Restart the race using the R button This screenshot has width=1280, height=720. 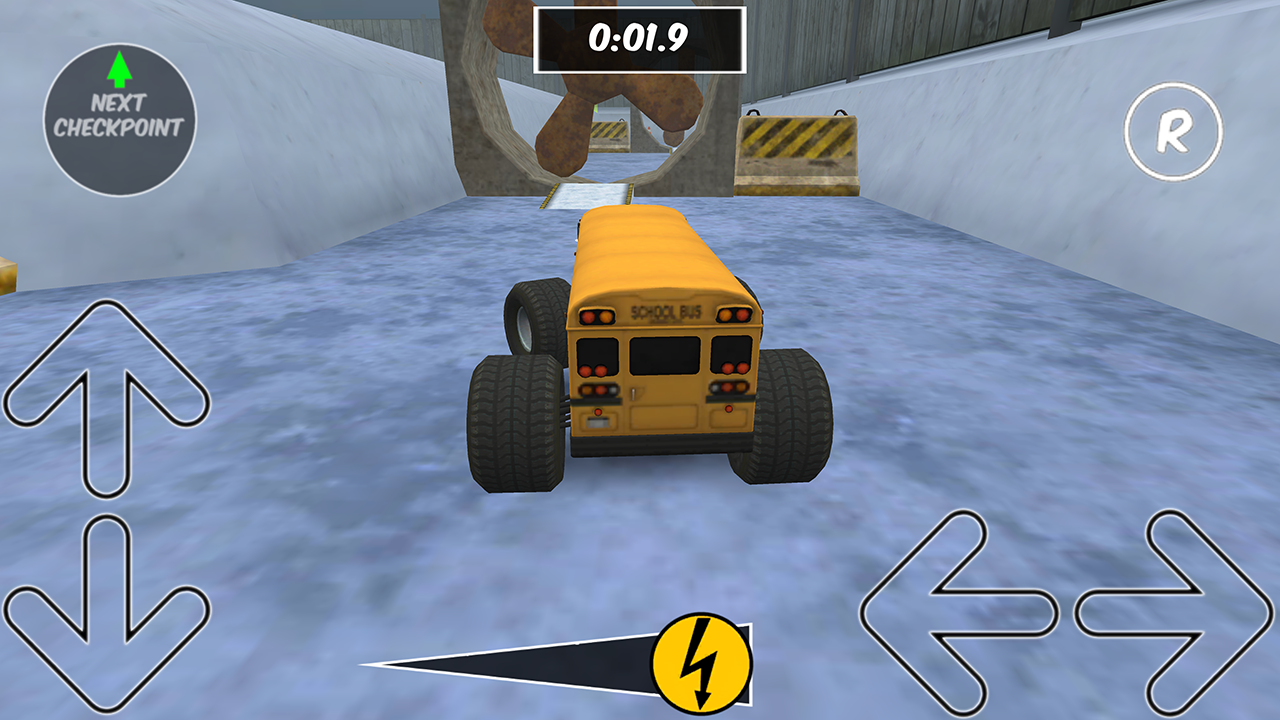1175,131
